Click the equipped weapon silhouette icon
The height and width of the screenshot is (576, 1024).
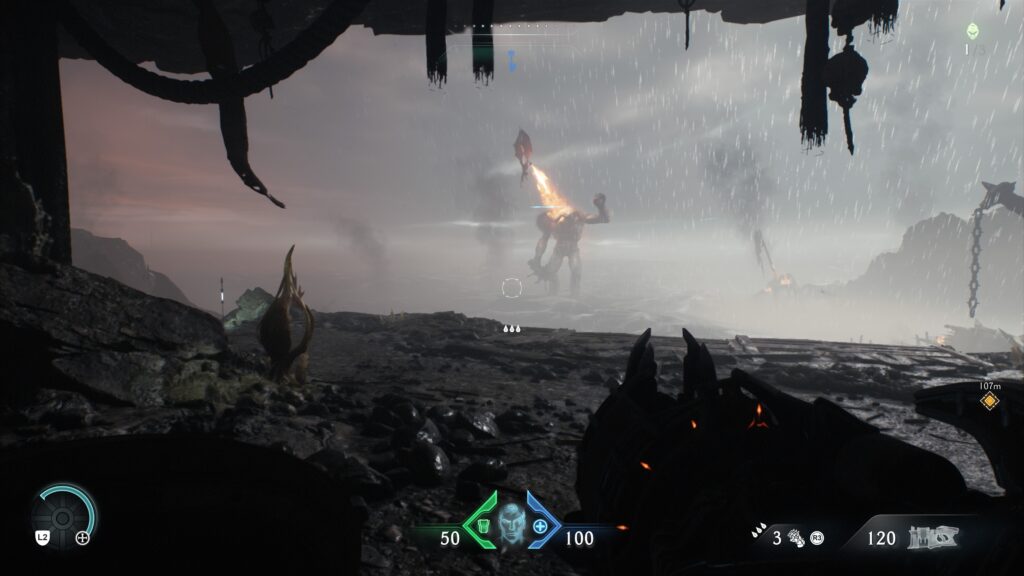tap(932, 538)
